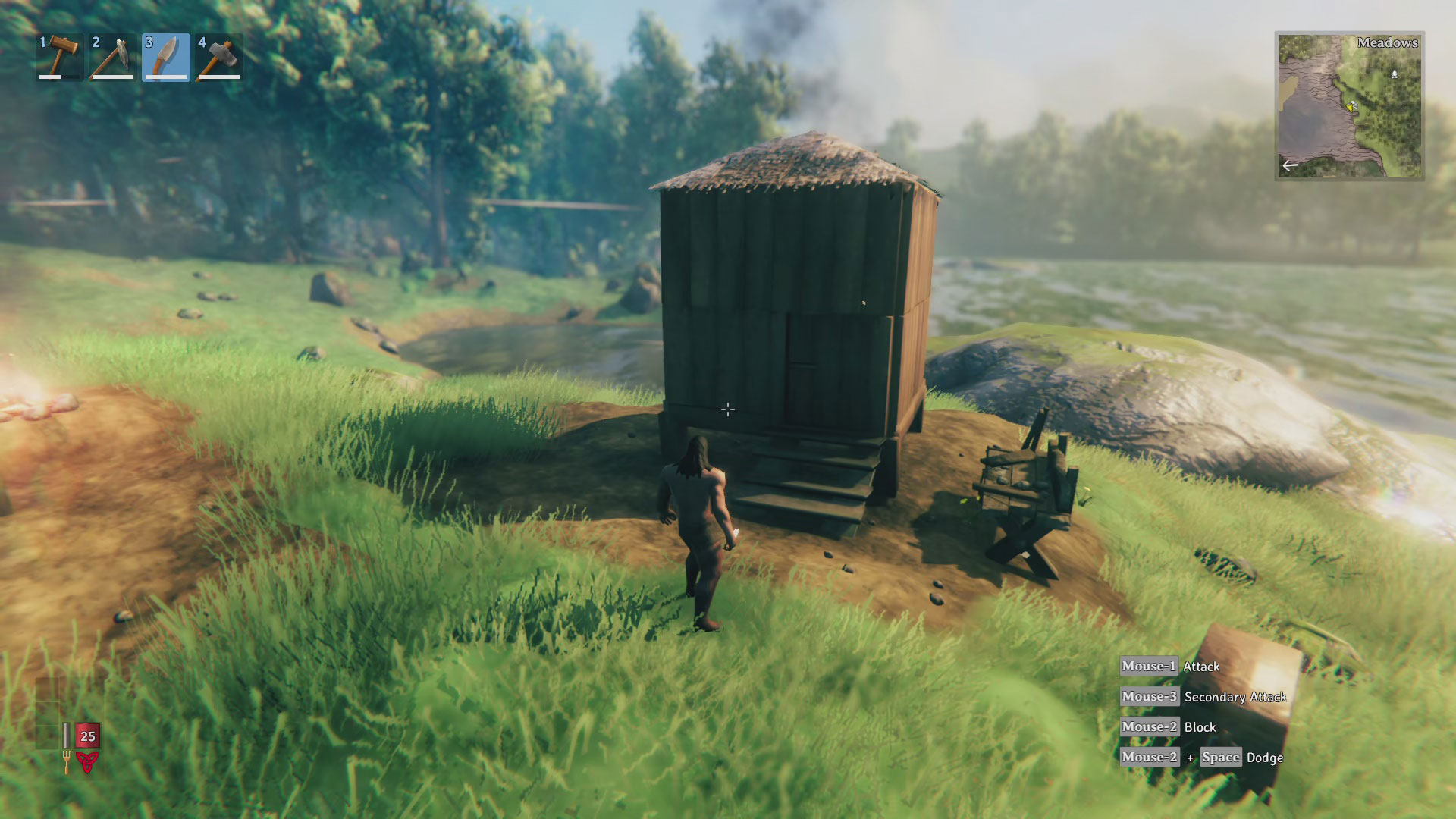Image resolution: width=1456 pixels, height=819 pixels.
Task: Click the Meadows biome label
Action: pos(1388,43)
